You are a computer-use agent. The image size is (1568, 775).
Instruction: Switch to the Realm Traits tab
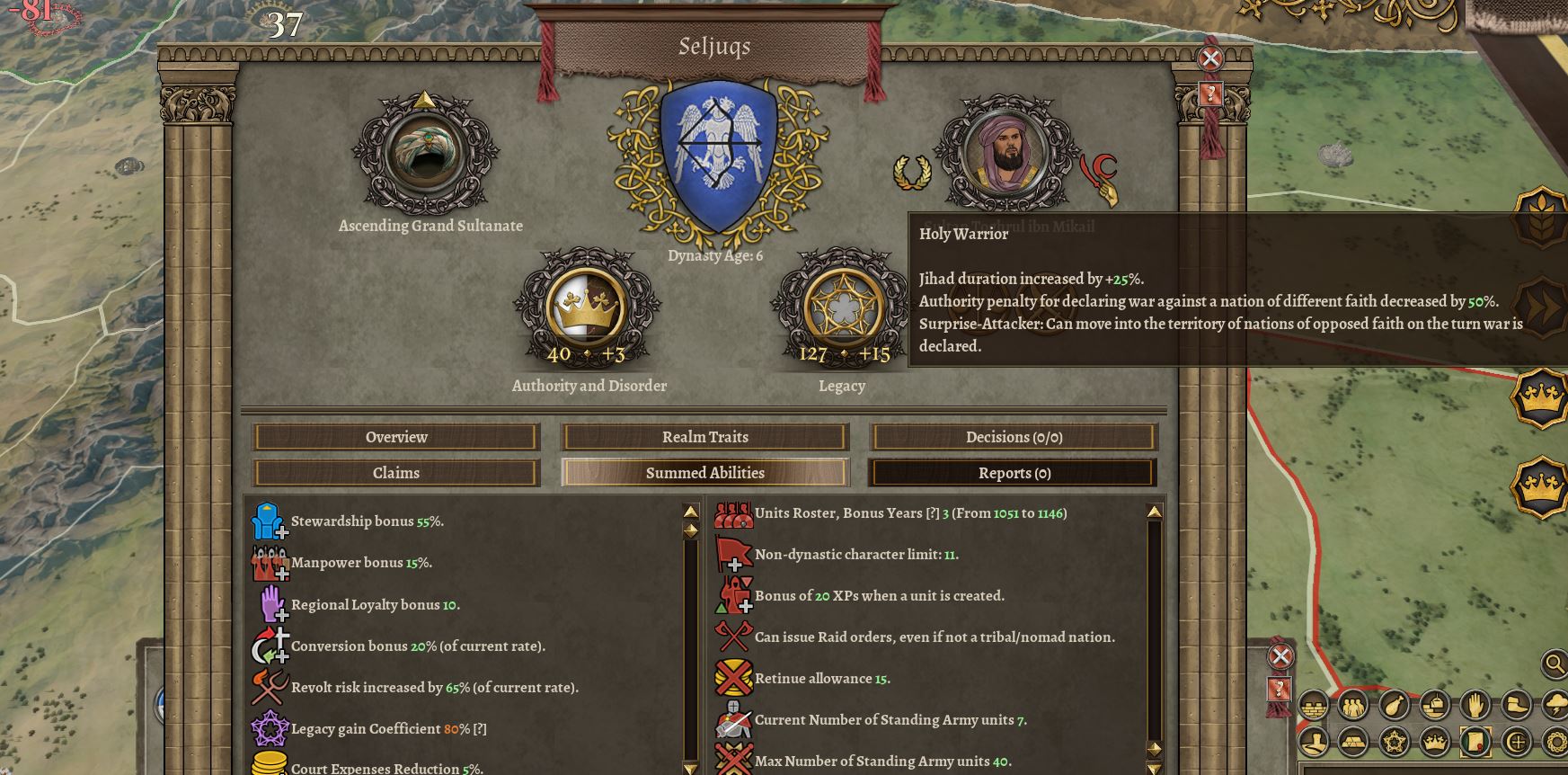[x=705, y=437]
